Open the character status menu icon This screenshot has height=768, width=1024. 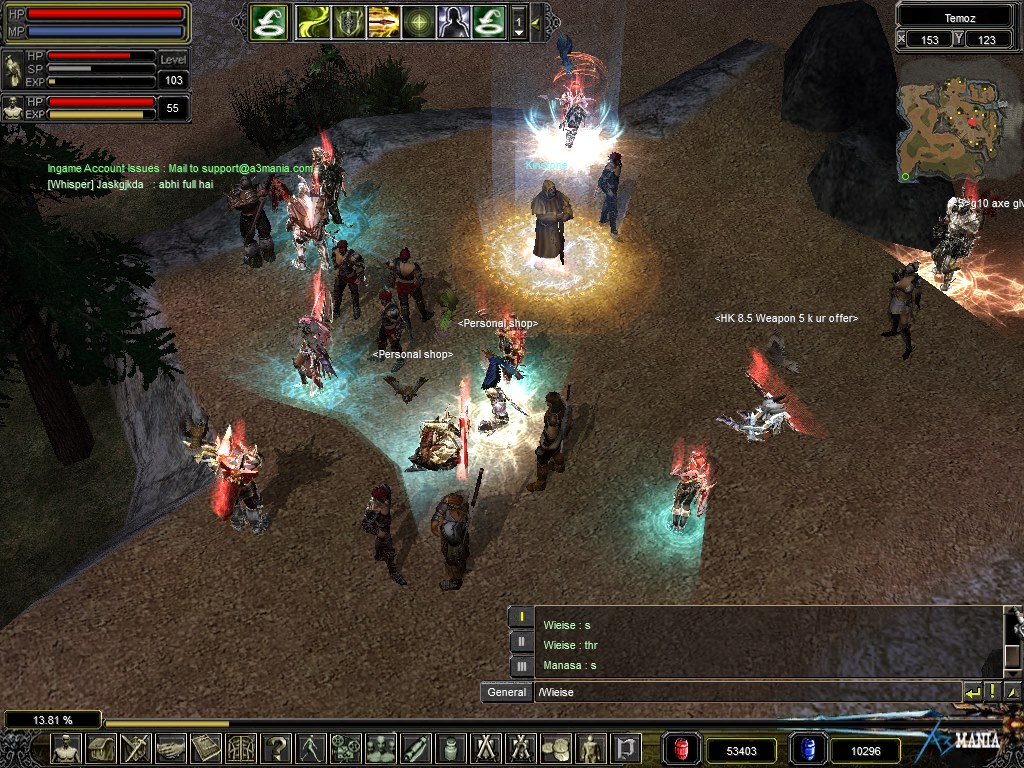point(66,748)
